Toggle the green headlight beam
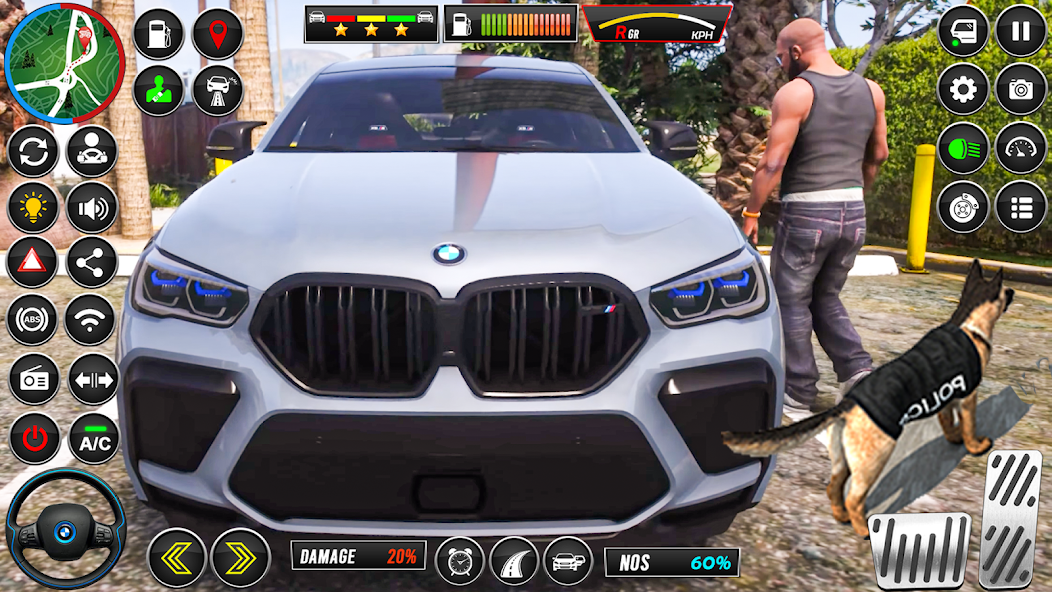The height and width of the screenshot is (592, 1052). click(x=963, y=148)
